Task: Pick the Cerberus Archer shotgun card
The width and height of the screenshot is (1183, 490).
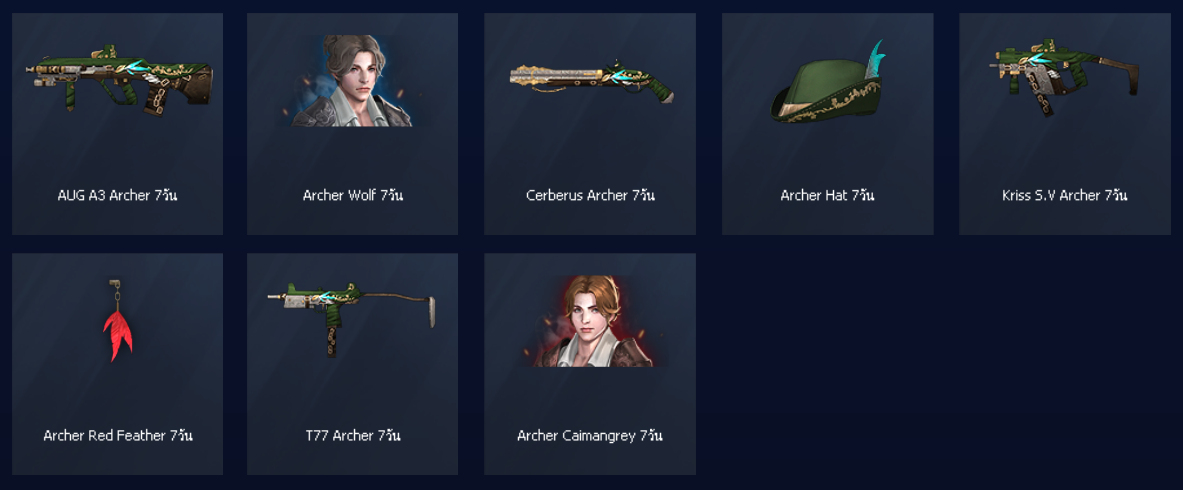Action: point(590,124)
